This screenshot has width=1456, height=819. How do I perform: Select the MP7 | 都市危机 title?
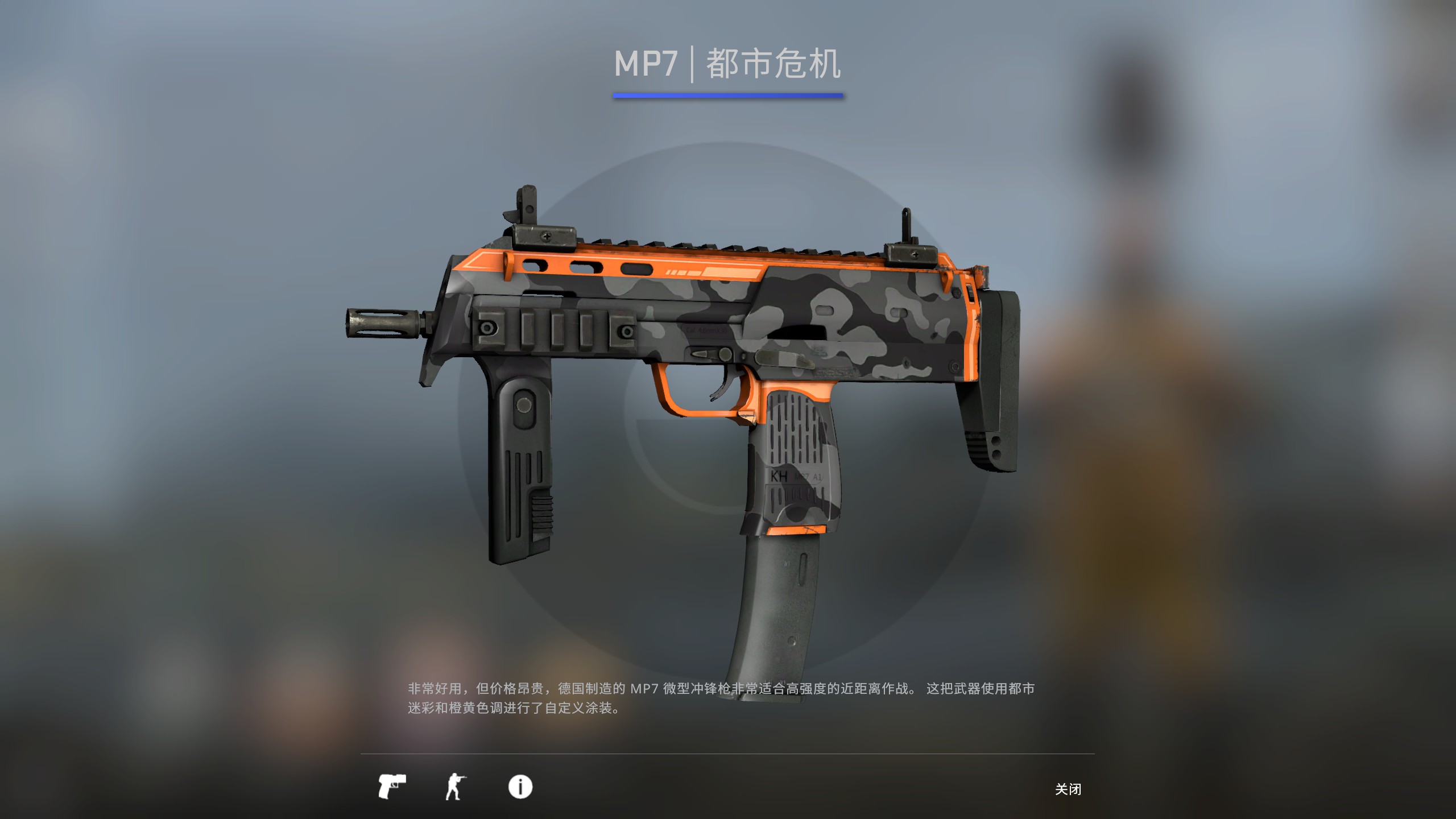pyautogui.click(x=728, y=64)
